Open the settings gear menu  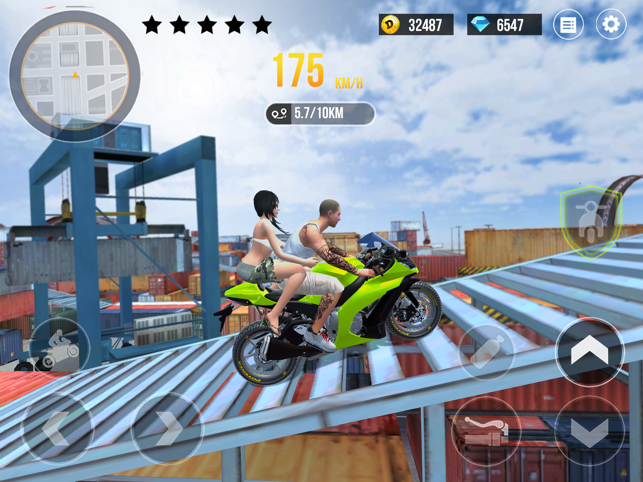(x=610, y=24)
